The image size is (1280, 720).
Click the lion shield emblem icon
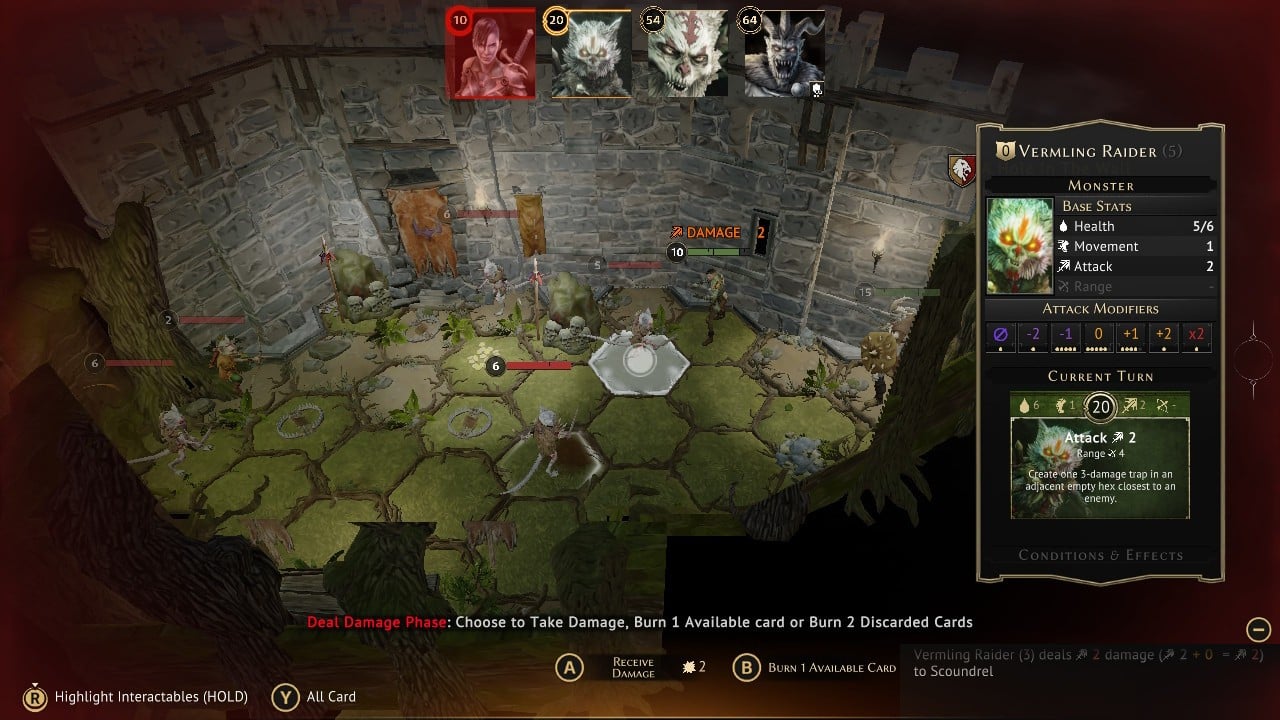(x=962, y=169)
